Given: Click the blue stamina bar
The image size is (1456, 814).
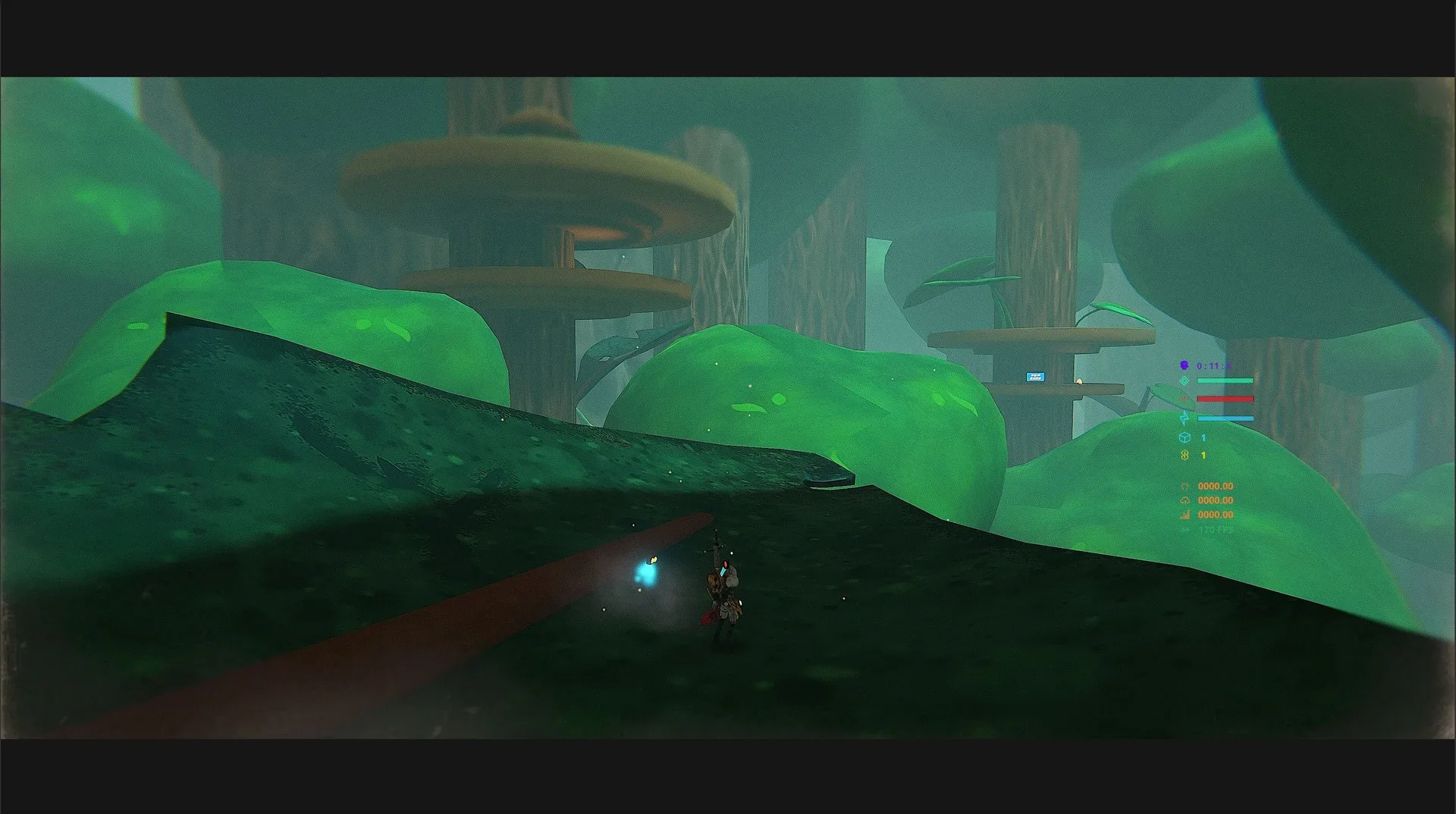Looking at the screenshot, I should tap(1225, 418).
